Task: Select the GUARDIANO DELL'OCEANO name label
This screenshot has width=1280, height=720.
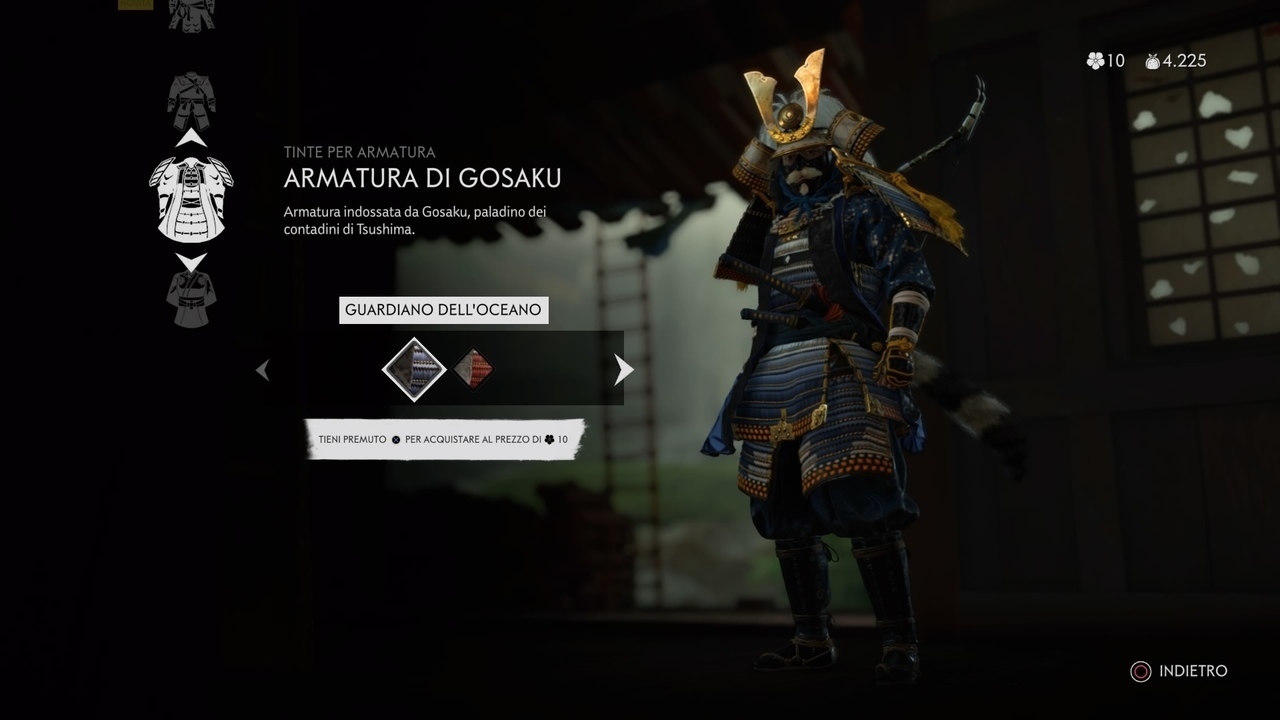Action: pos(443,310)
